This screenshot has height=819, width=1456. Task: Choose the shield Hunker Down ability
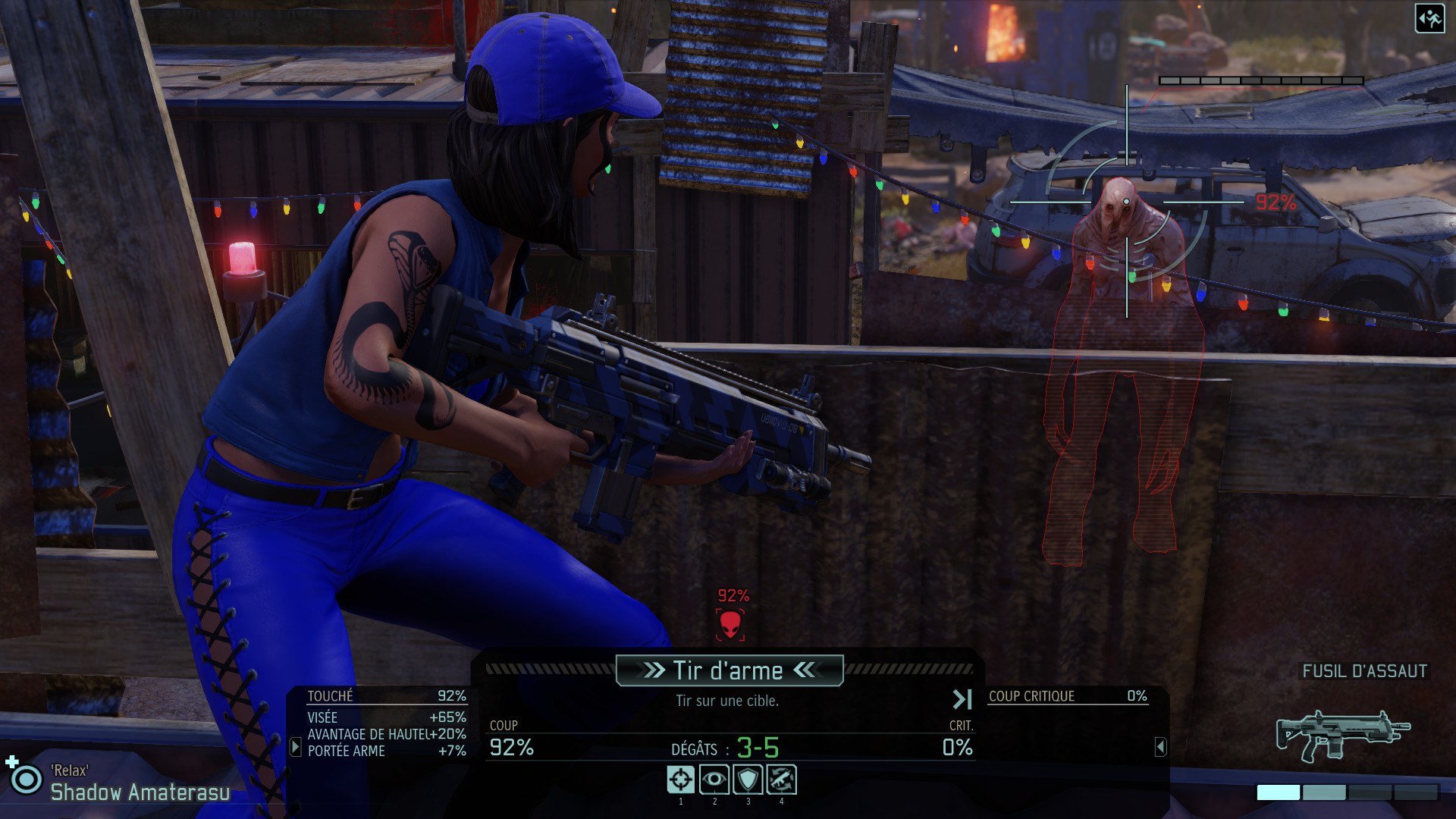748,780
